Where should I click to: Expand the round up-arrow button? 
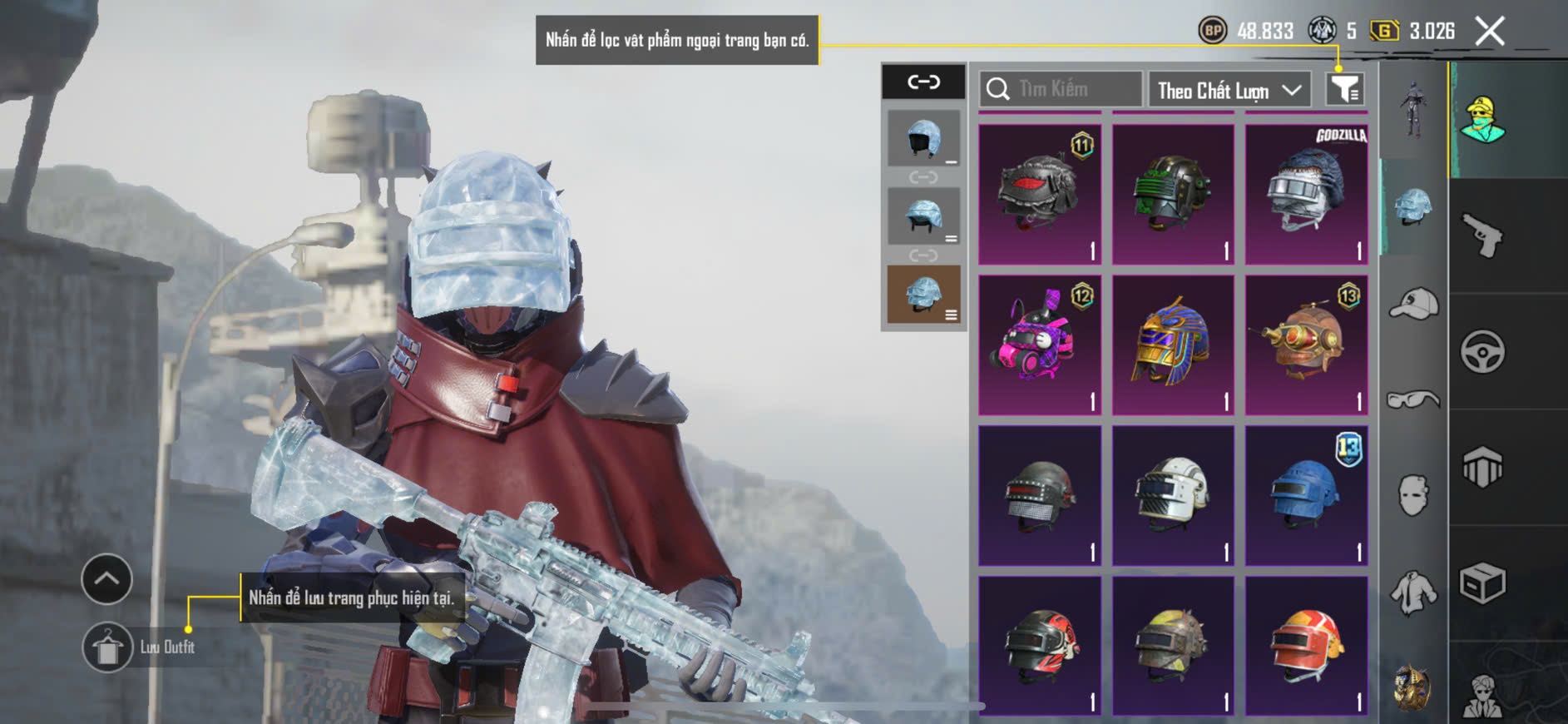(106, 578)
